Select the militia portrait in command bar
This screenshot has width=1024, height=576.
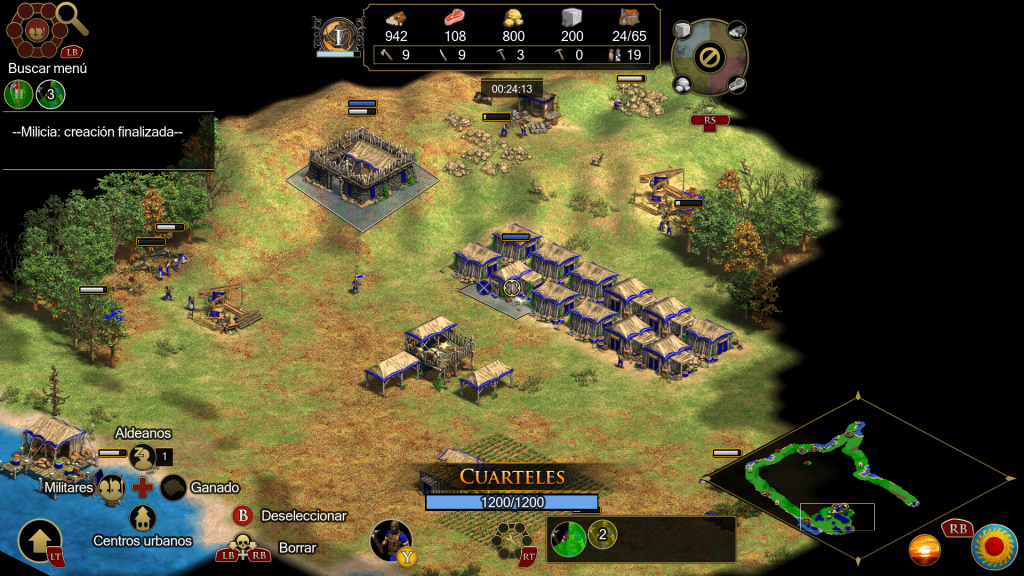(x=389, y=538)
